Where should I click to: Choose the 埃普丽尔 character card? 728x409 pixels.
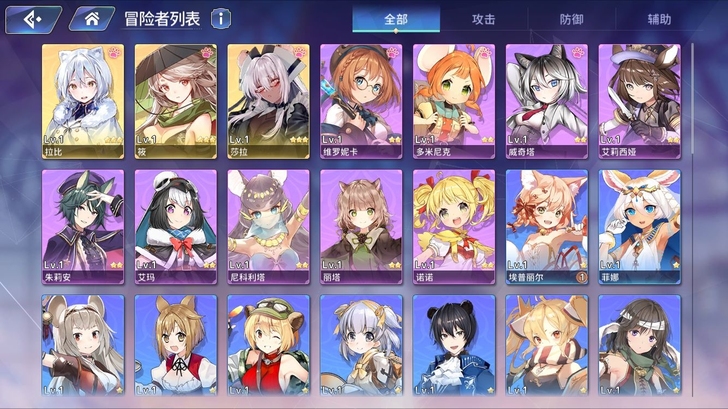tap(546, 226)
